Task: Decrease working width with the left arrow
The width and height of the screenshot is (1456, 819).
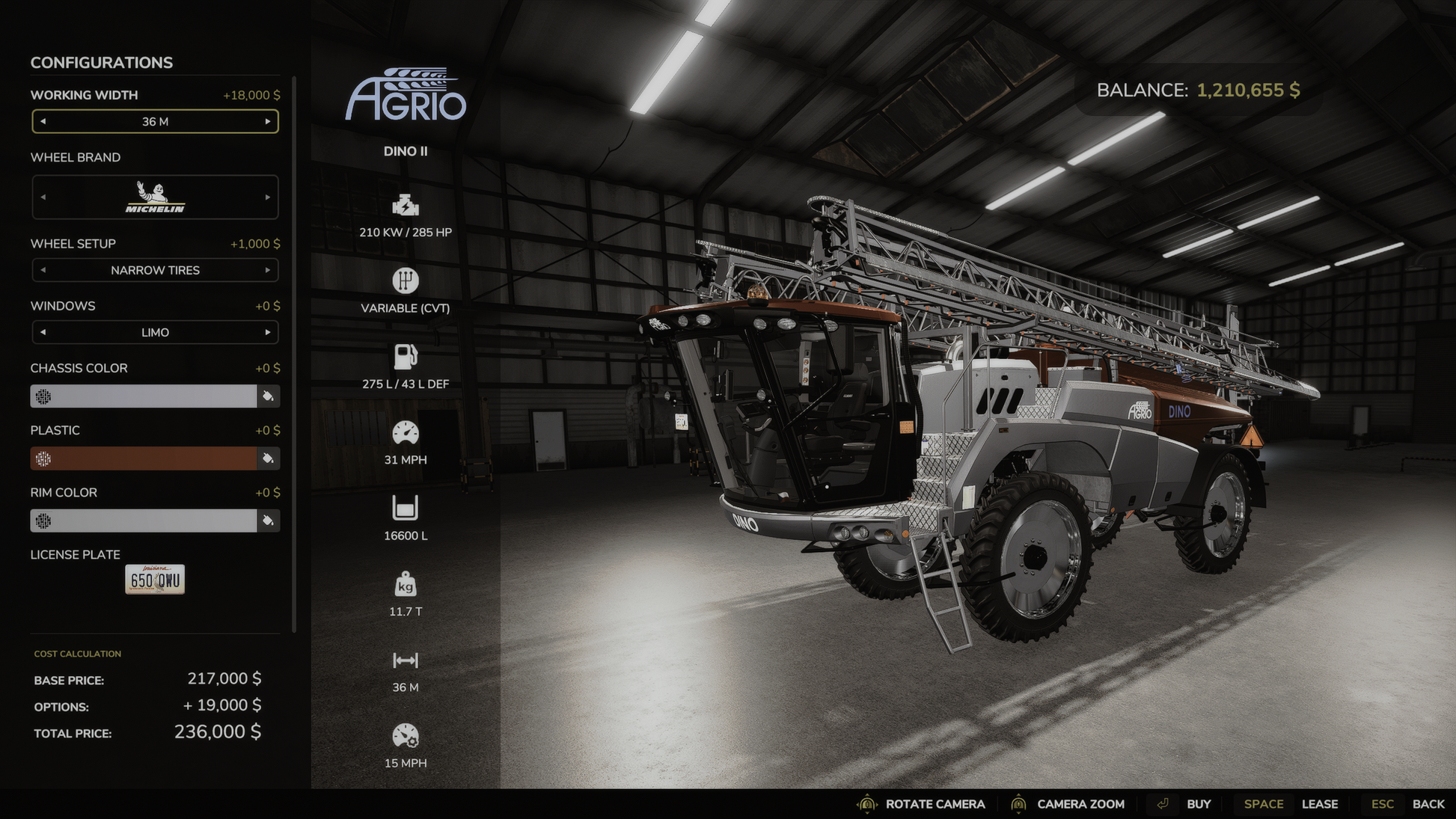Action: tap(43, 122)
